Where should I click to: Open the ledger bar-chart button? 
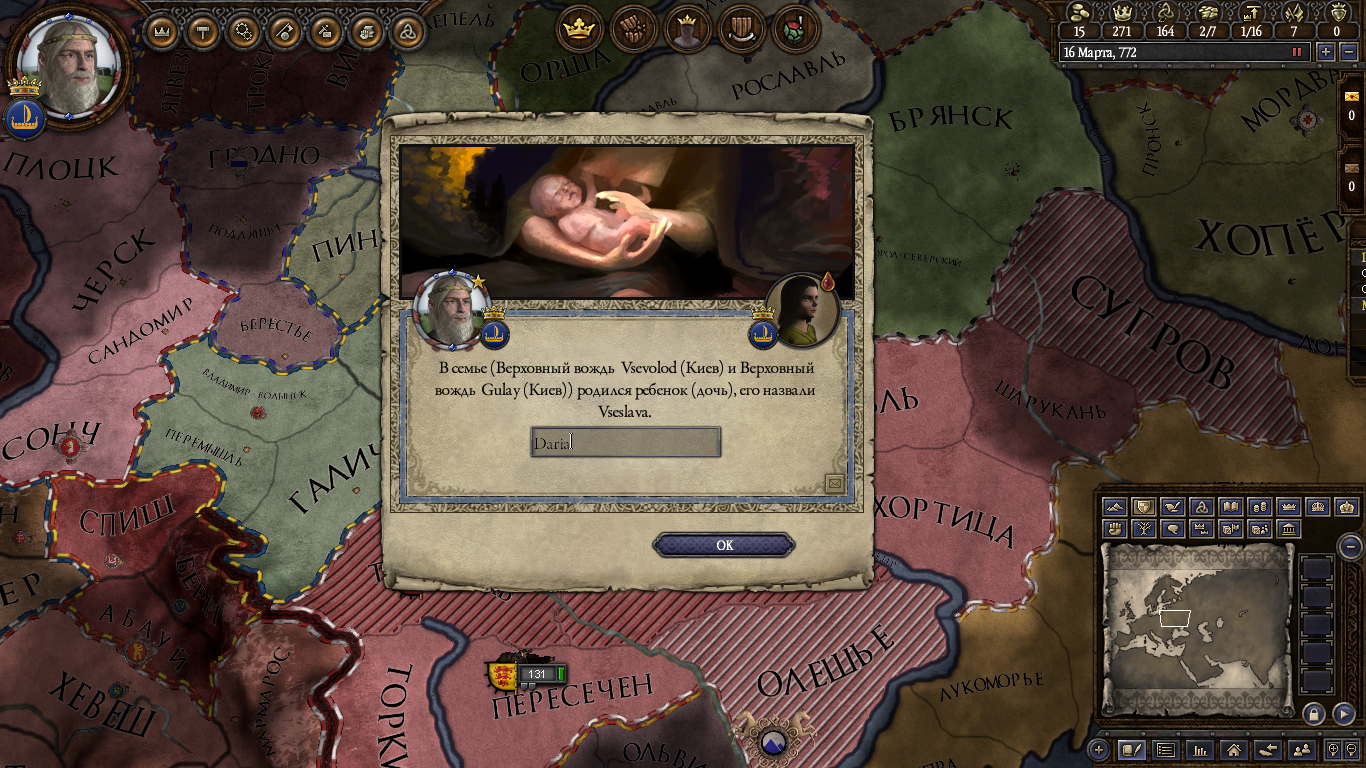(1200, 749)
